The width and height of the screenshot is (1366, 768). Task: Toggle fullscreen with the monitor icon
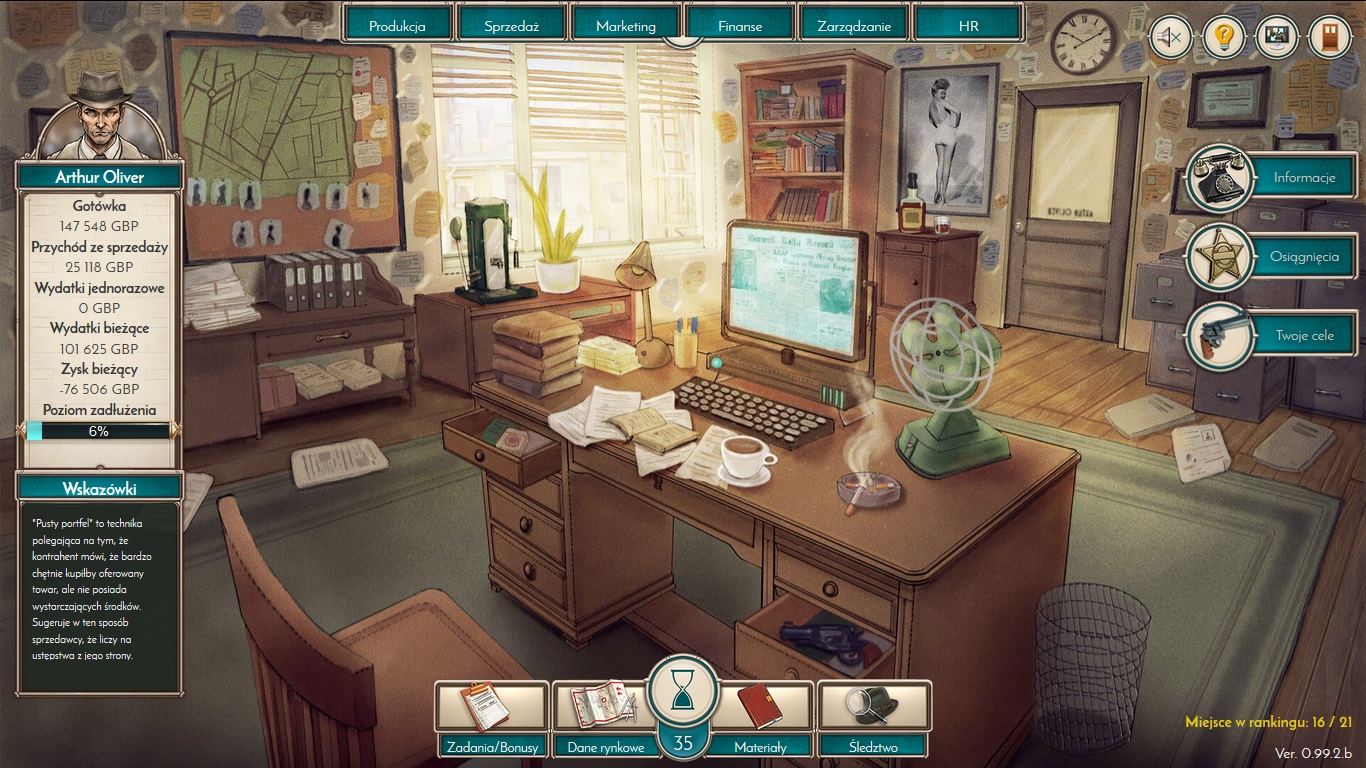click(x=1276, y=39)
